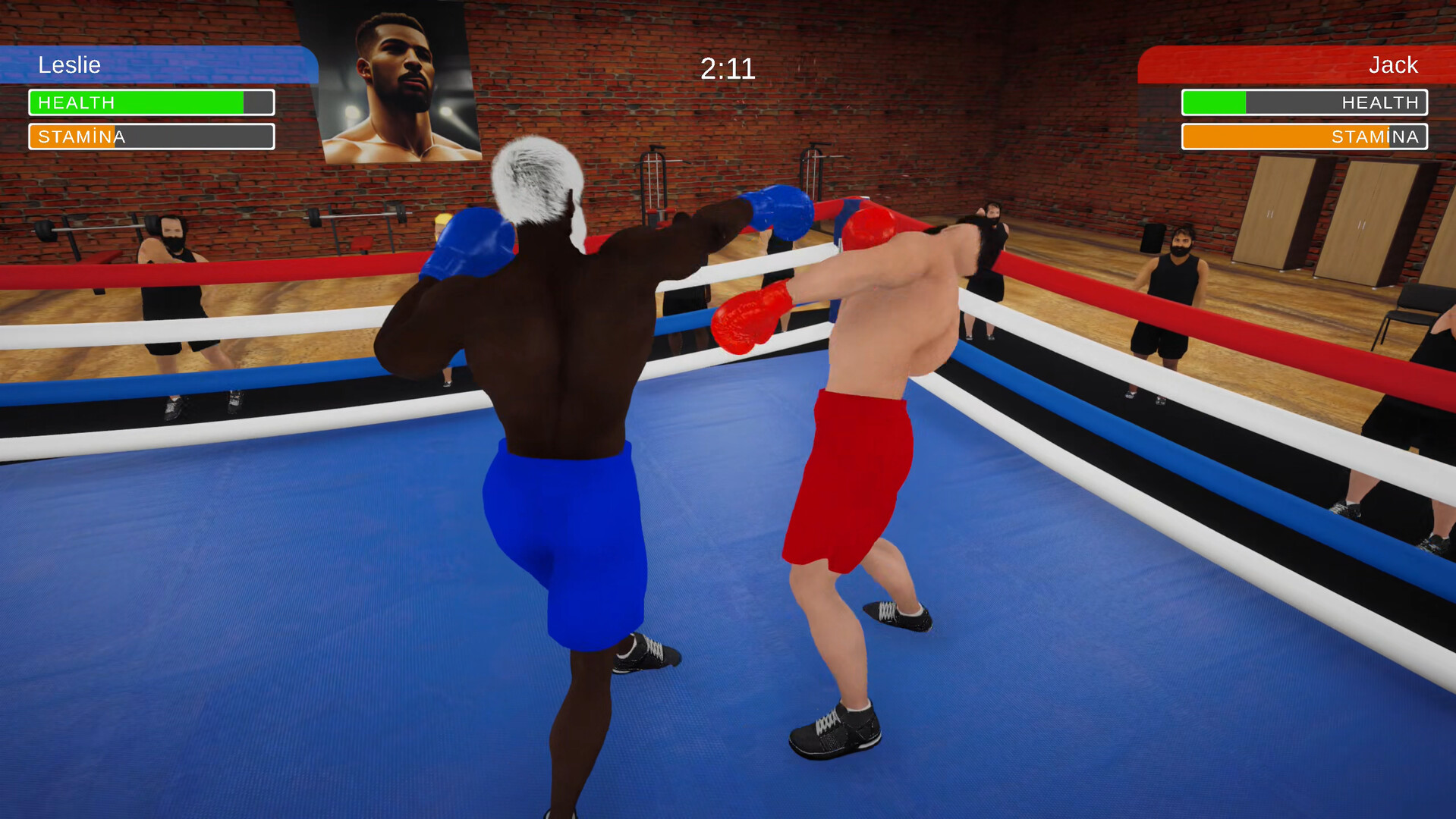Image resolution: width=1456 pixels, height=819 pixels.
Task: Click the STAMINA label on Jack's bar
Action: (1375, 137)
